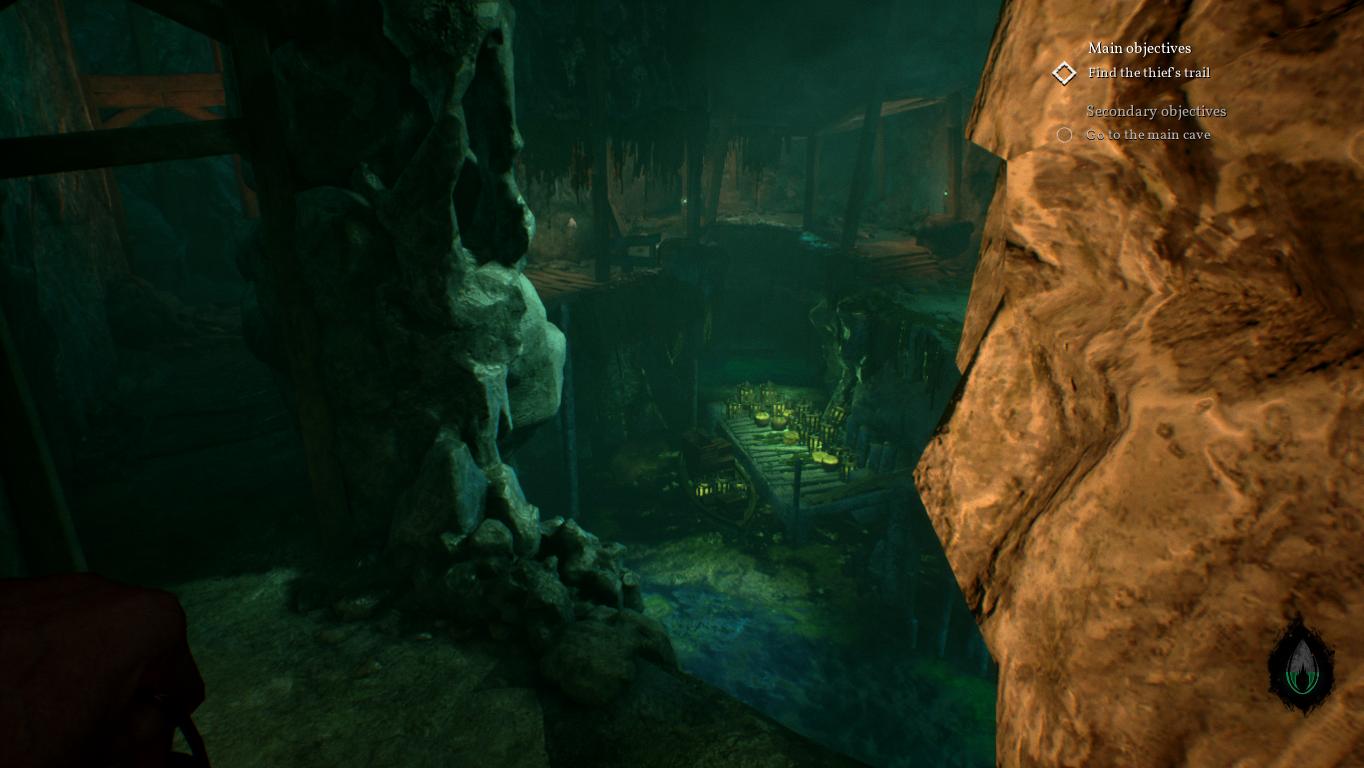Click the green flame stealth indicator icon
This screenshot has width=1364, height=768.
[1300, 665]
